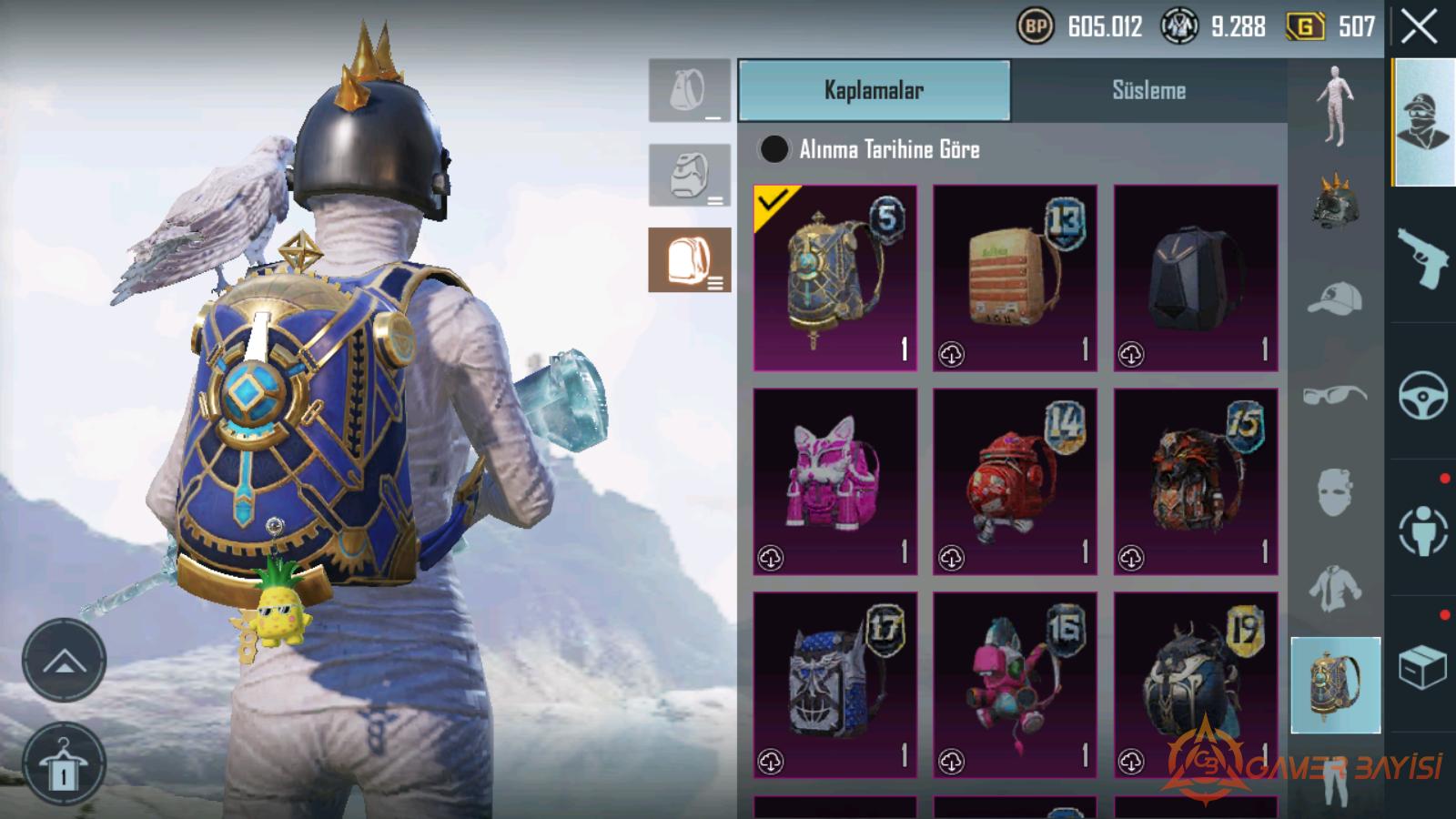
Task: Open the vehicle skins steering wheel section
Action: (x=1422, y=395)
